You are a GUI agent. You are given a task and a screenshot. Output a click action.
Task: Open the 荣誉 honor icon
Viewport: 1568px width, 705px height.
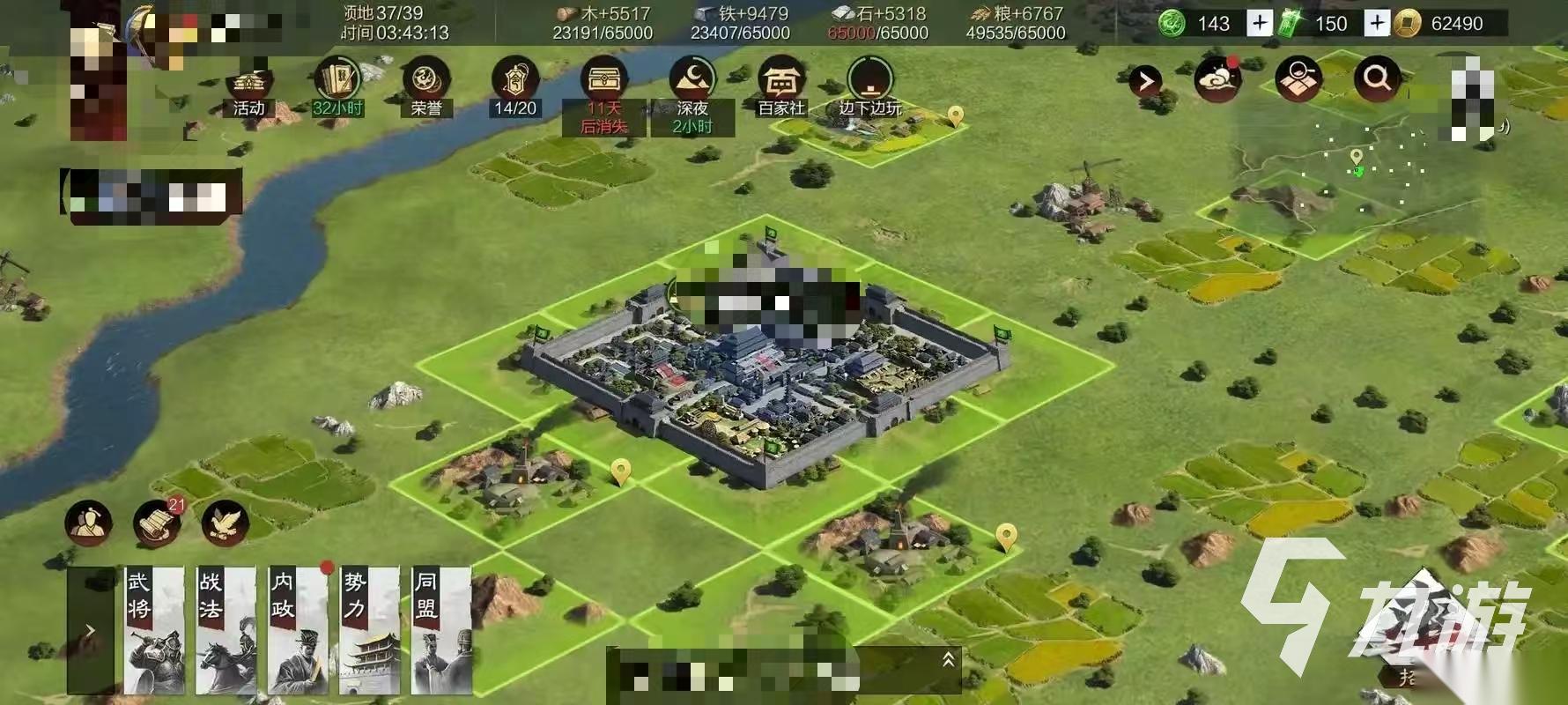(x=426, y=85)
